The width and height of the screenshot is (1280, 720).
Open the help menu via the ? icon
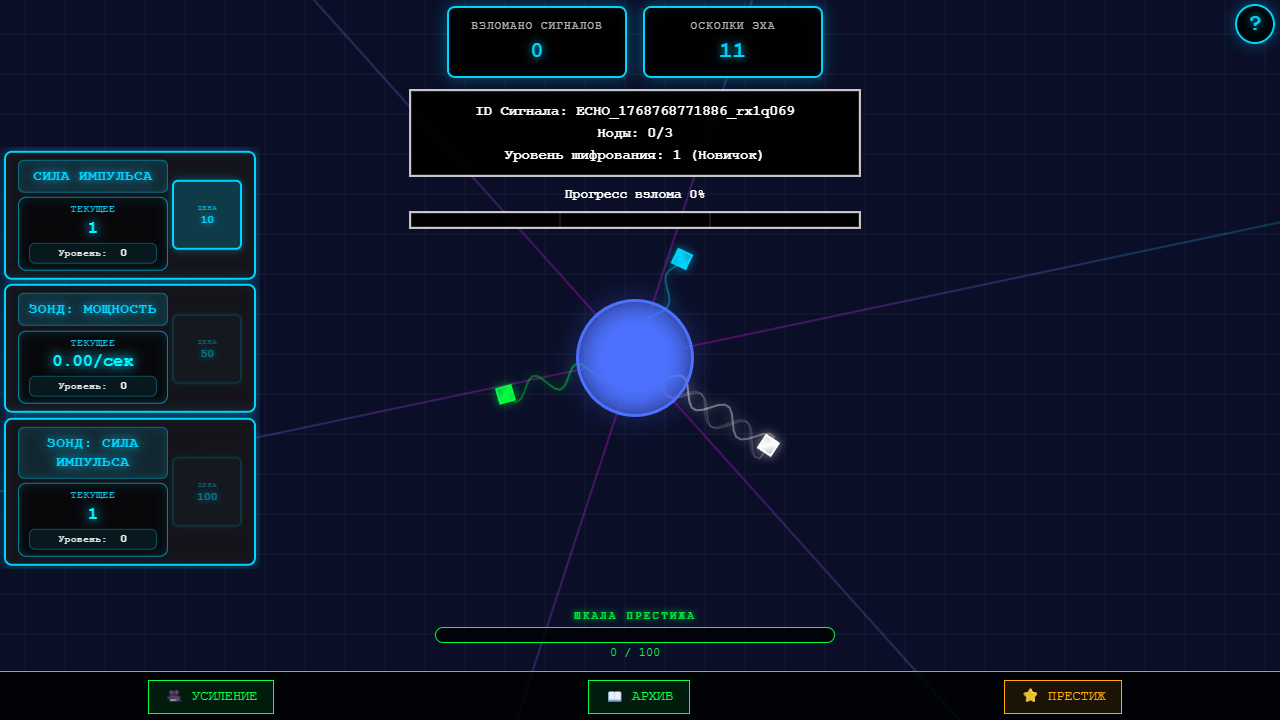pos(1255,24)
